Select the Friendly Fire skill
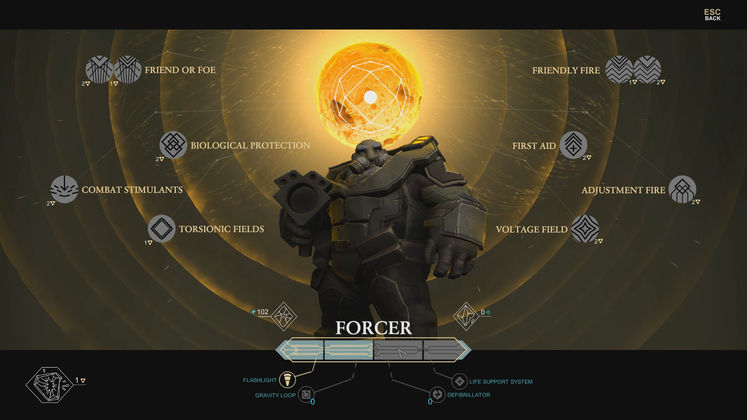 [x=633, y=69]
